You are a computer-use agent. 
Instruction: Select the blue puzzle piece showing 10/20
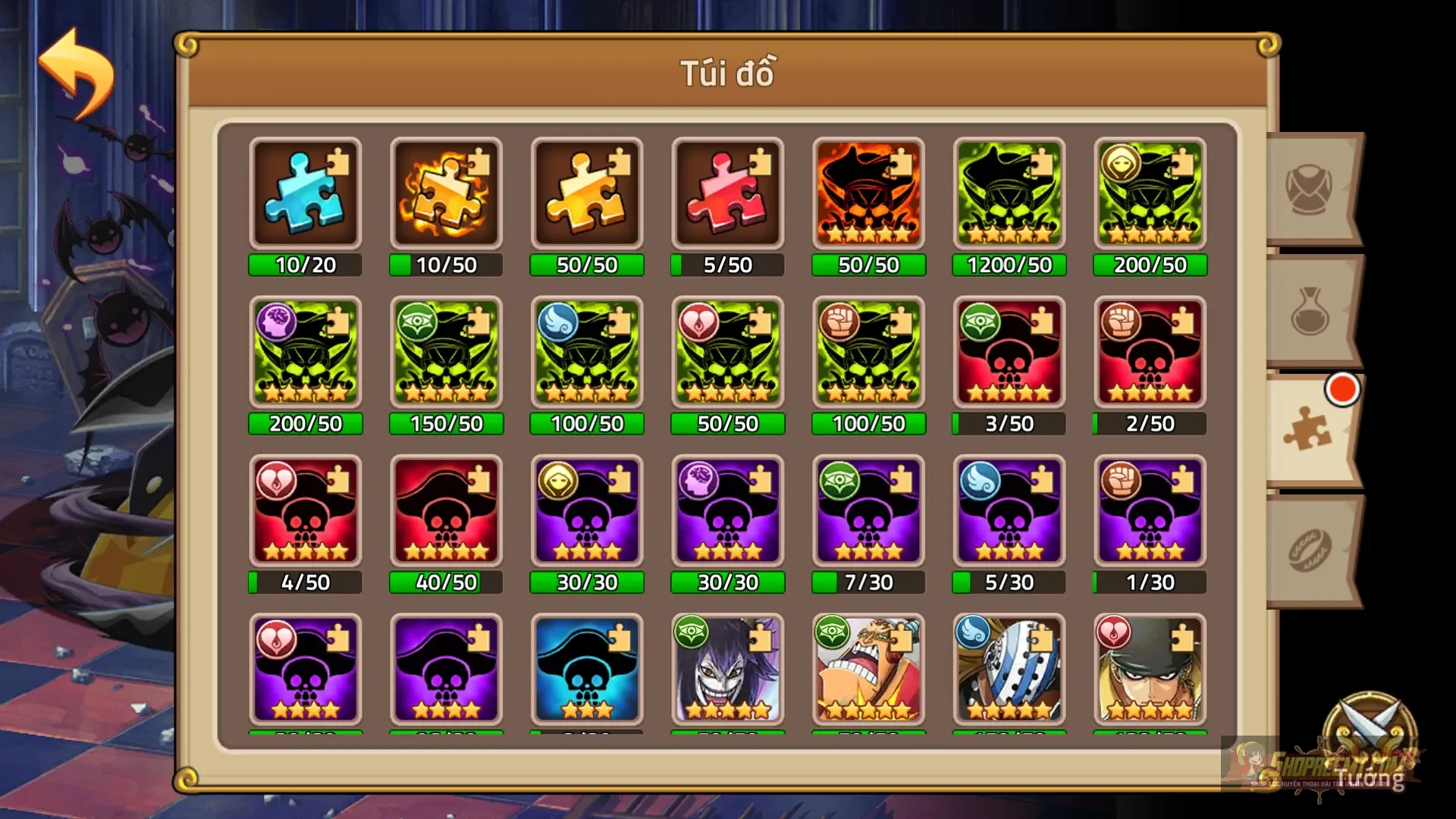tap(305, 193)
